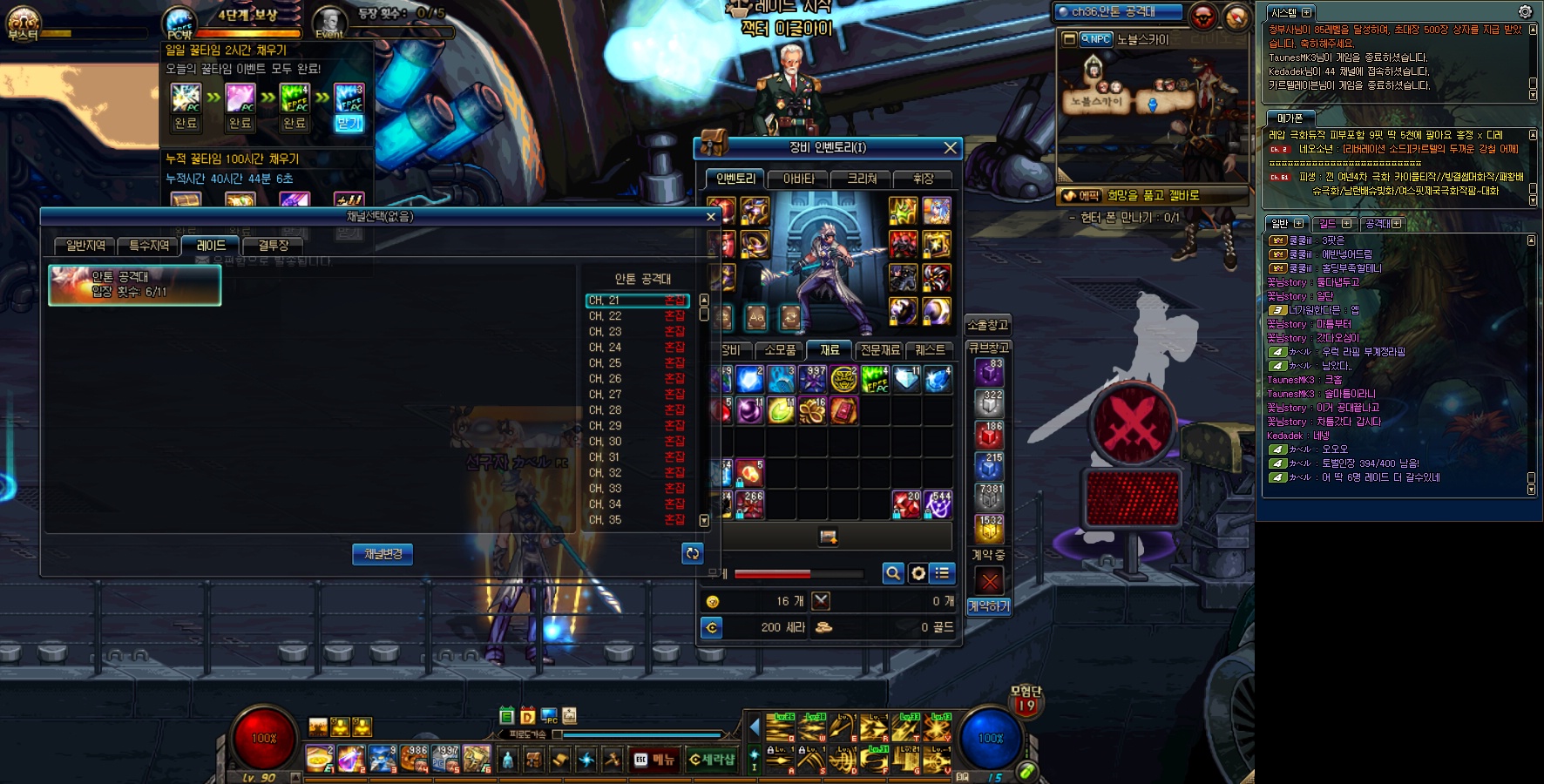
Task: Switch to the 퀘스트 item tab
Action: (x=930, y=350)
